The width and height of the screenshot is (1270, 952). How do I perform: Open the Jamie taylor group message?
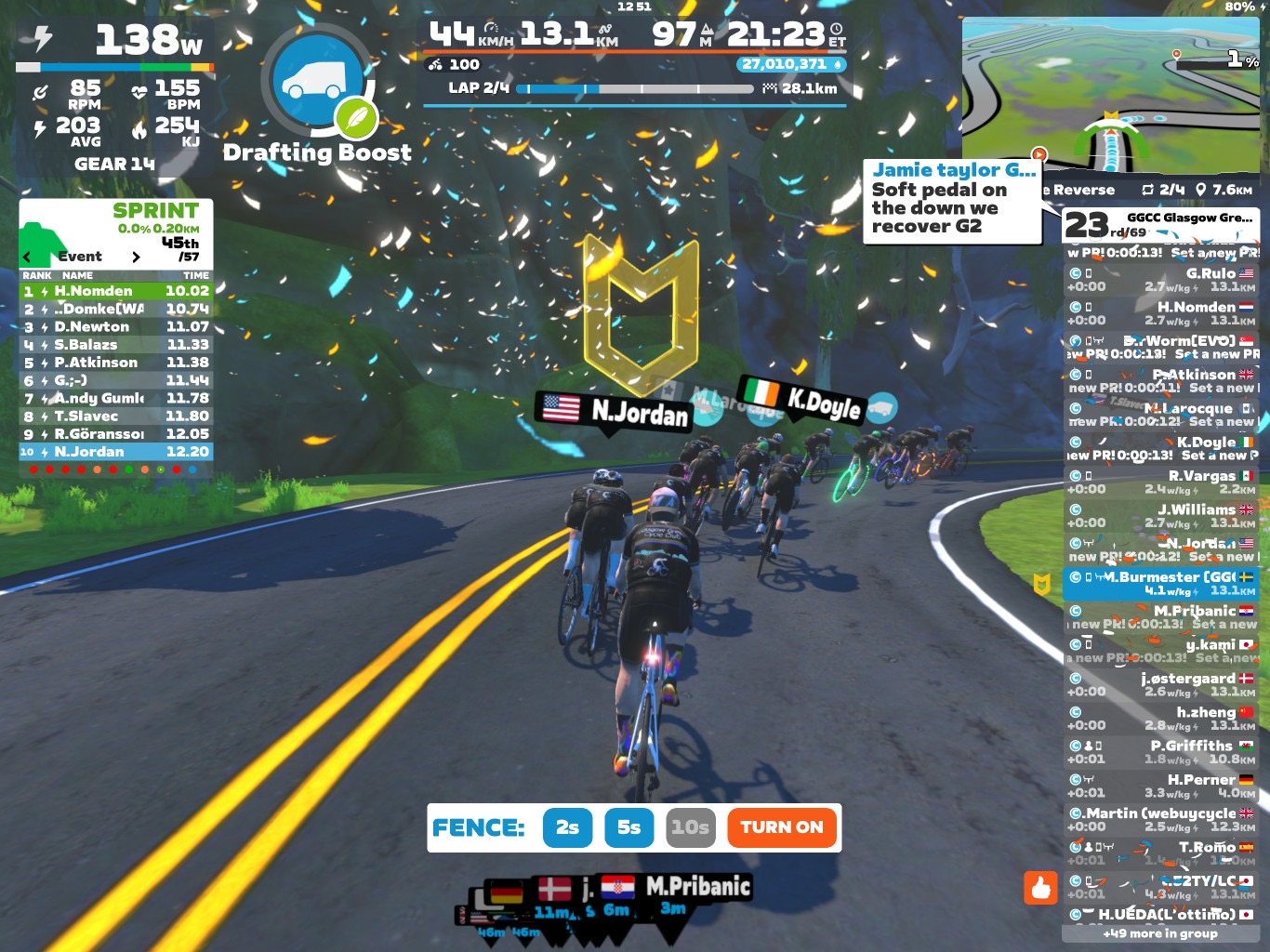952,201
